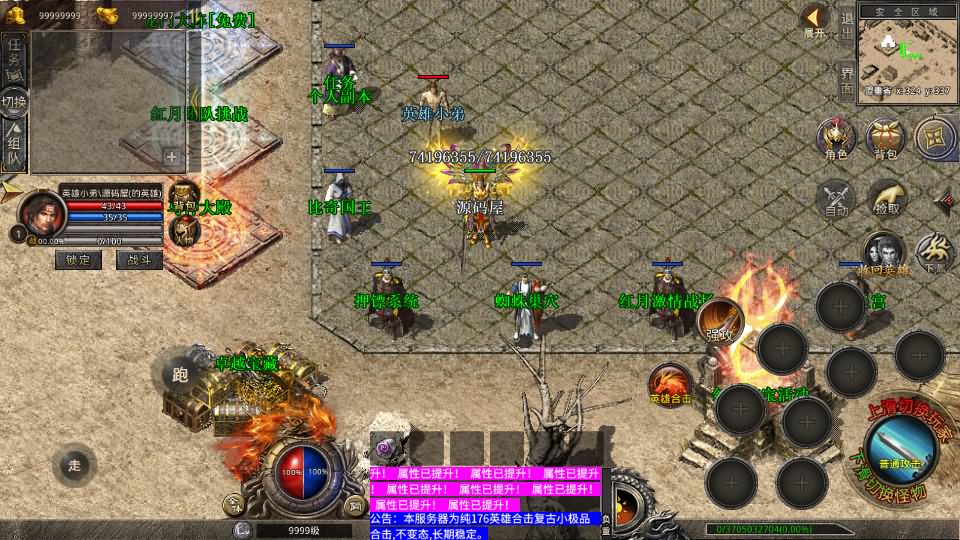Click the 展开 expand arrow button
This screenshot has width=960, height=540.
[x=816, y=20]
